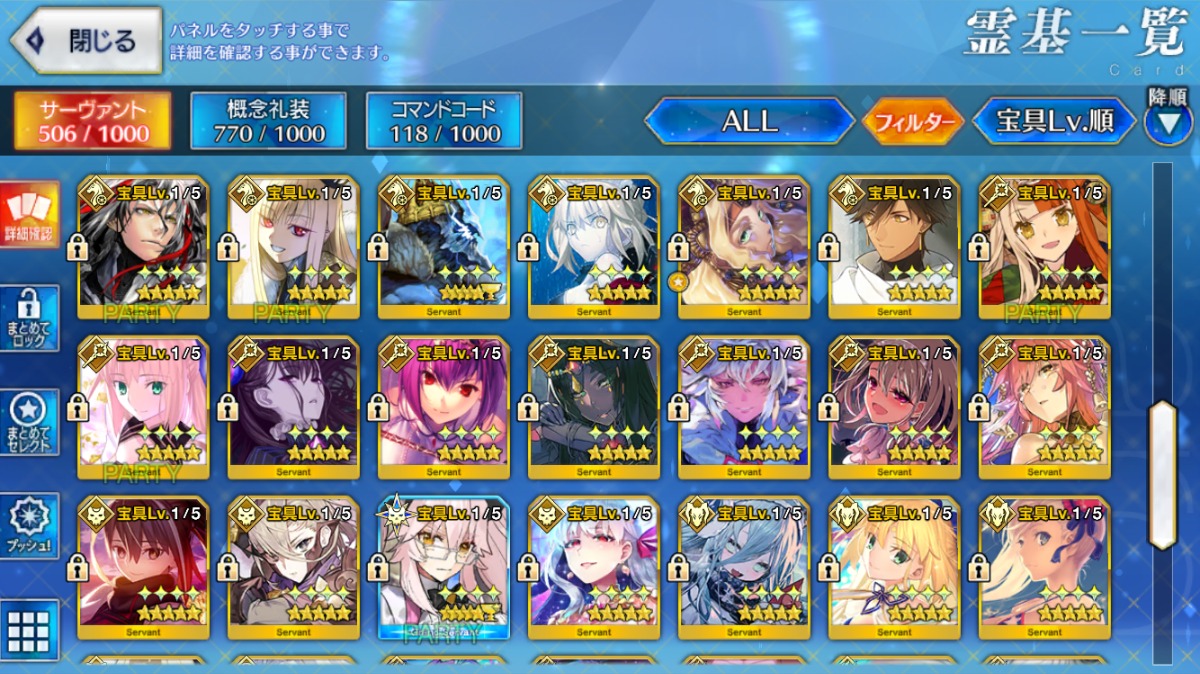This screenshot has width=1200, height=674.
Task: Click the servant list scrollbar handle
Action: [x=1163, y=475]
